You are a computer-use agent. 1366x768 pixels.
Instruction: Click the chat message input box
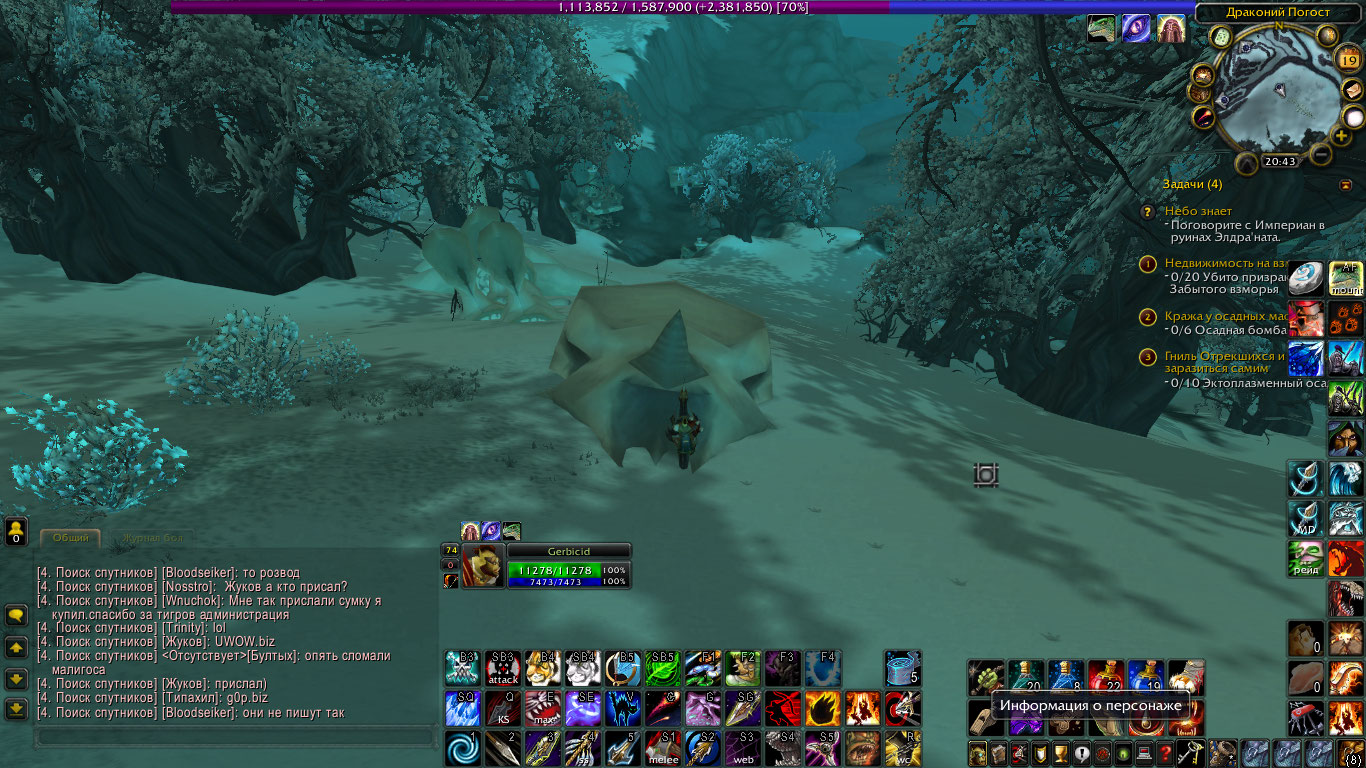(x=234, y=738)
